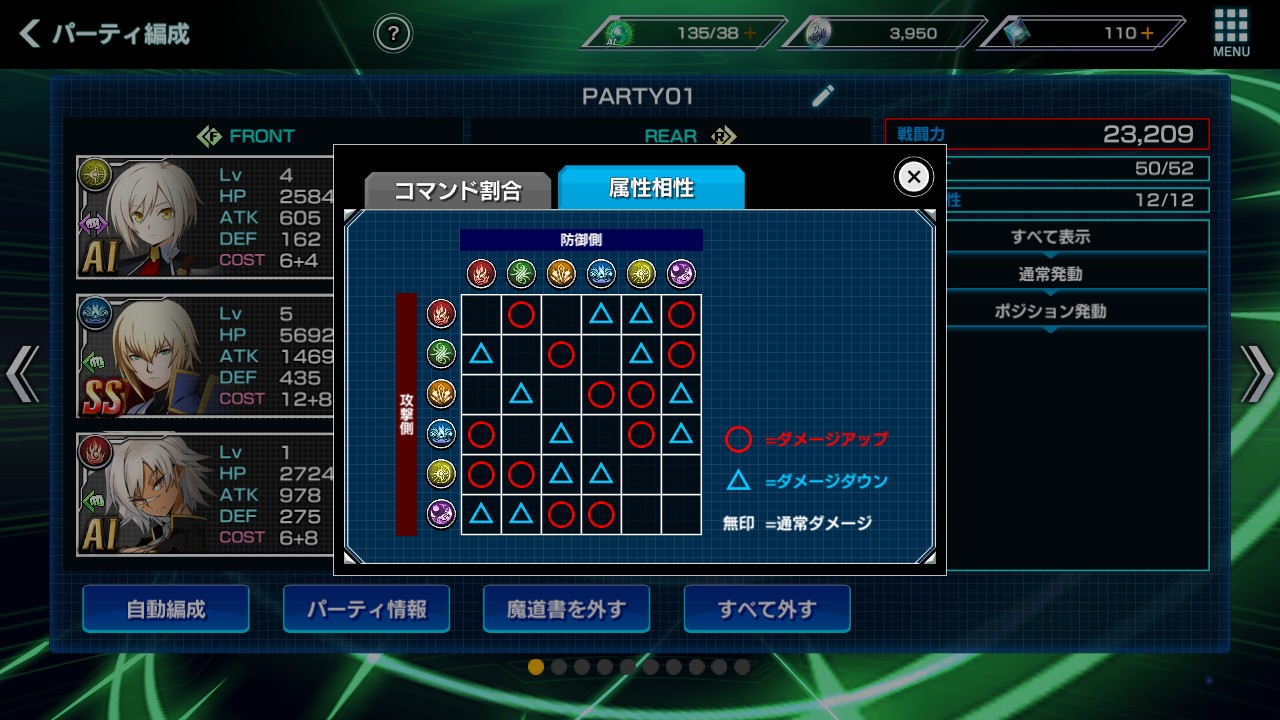
Task: Open the question mark help
Action: click(x=393, y=34)
